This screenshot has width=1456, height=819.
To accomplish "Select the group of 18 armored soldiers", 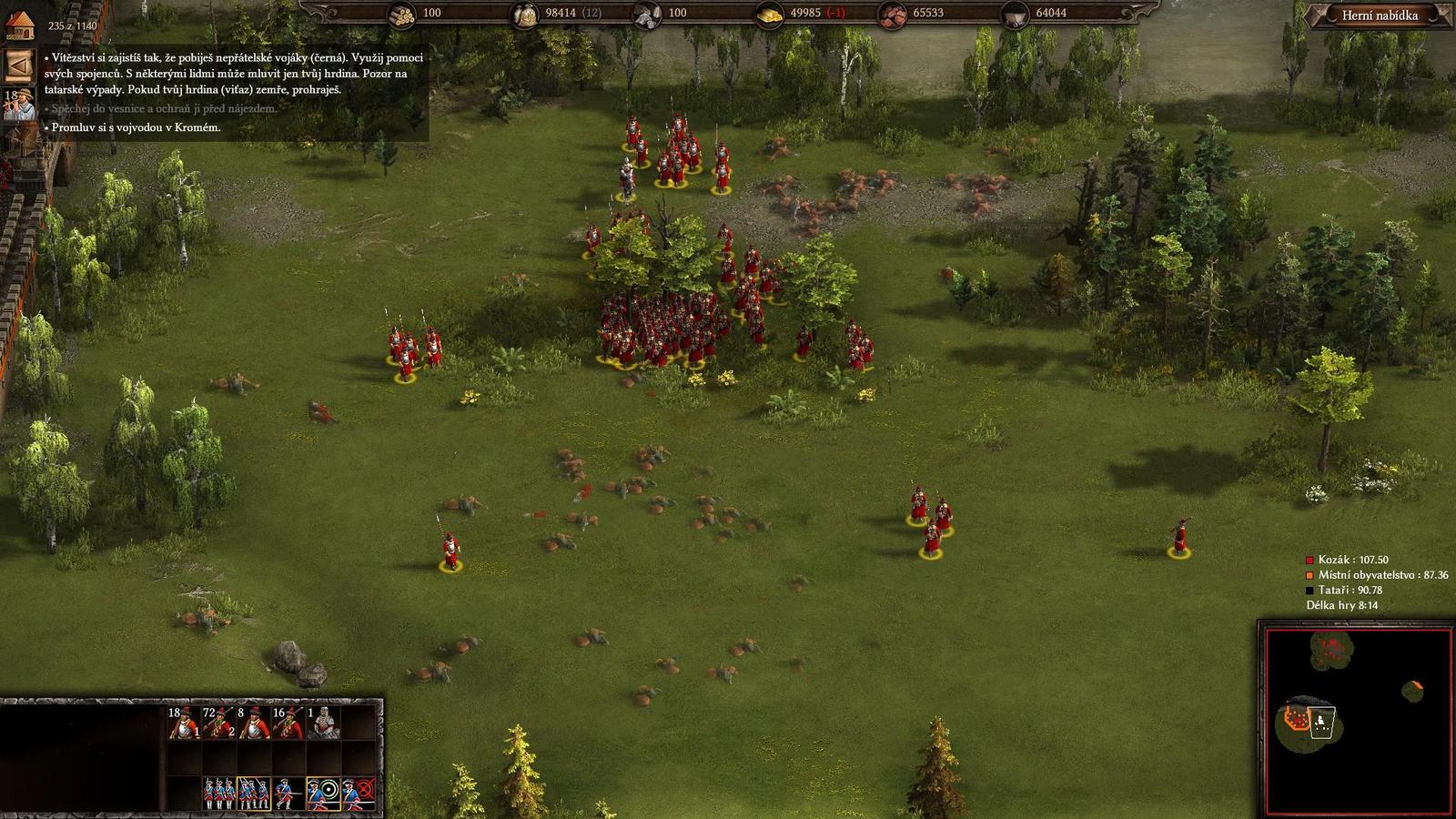I will [x=184, y=722].
